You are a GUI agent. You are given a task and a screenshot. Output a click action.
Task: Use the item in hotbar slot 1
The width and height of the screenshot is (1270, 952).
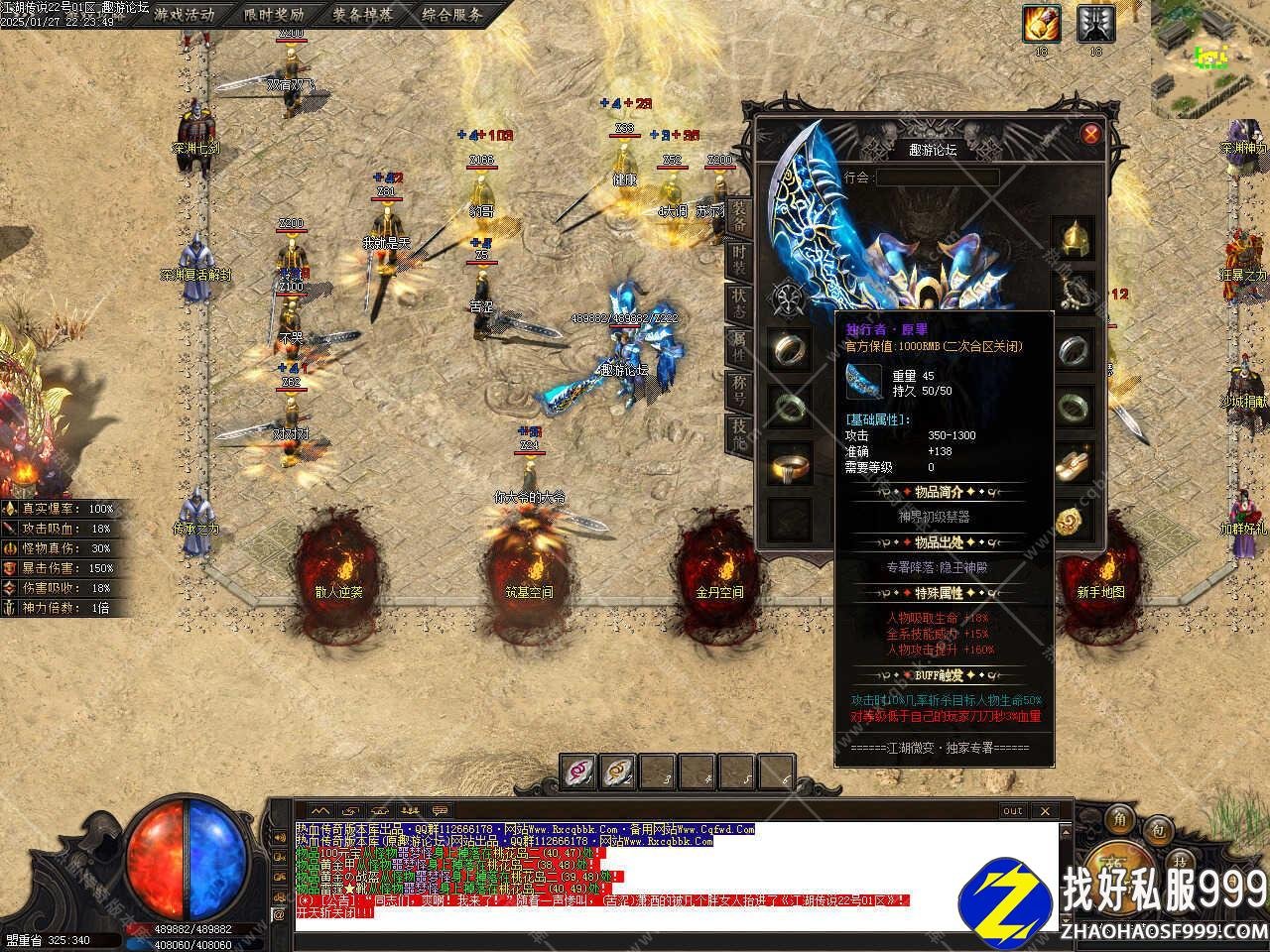click(x=579, y=771)
